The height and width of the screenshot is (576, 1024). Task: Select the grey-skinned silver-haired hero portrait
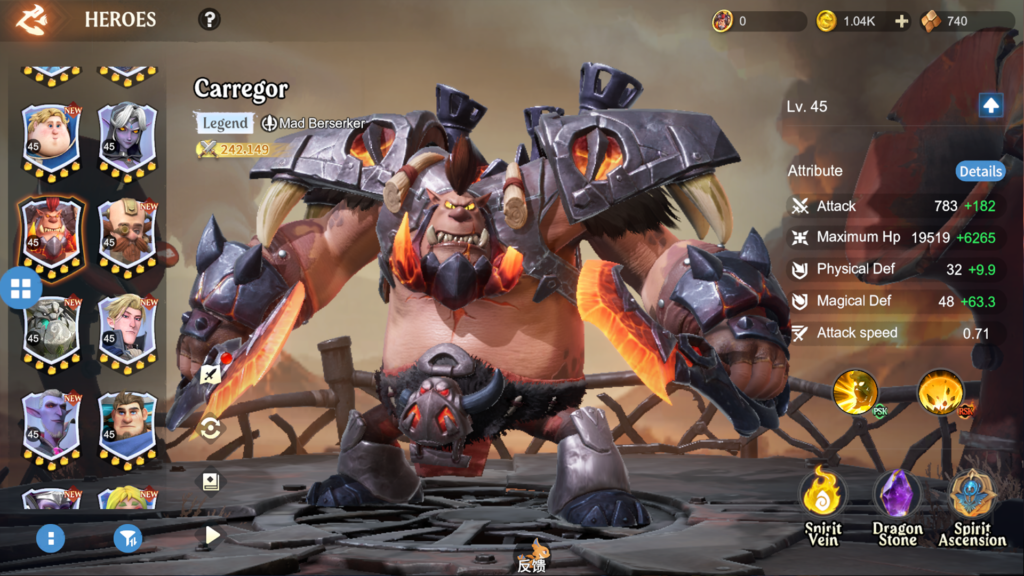pos(127,138)
